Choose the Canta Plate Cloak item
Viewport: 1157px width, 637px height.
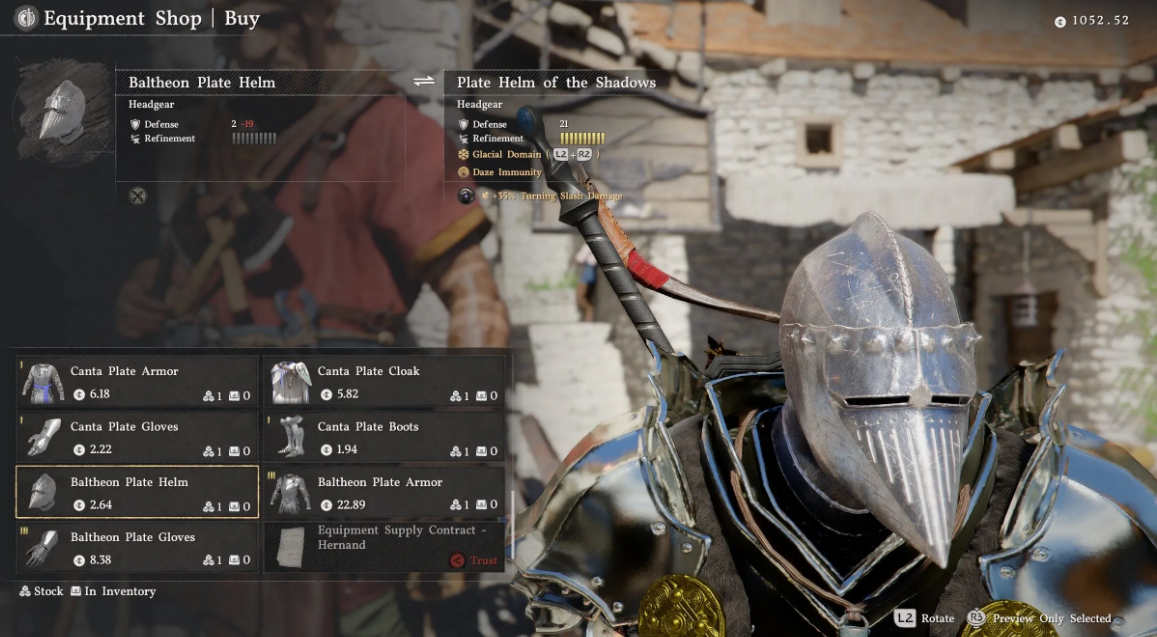tap(384, 382)
